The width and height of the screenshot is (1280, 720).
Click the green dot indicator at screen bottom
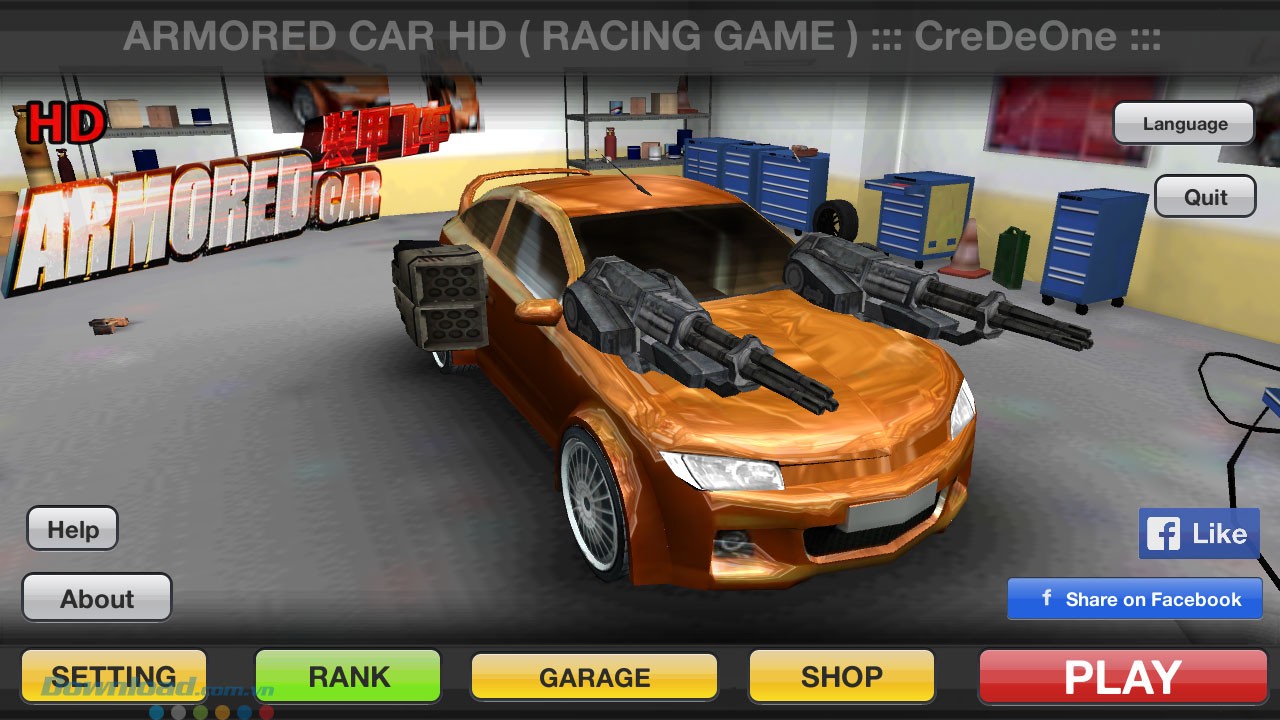pyautogui.click(x=201, y=711)
